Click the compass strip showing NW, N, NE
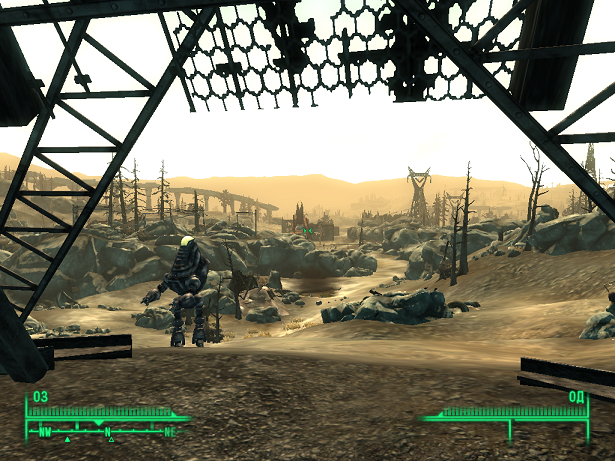Viewport: 615px width, 461px height. pyautogui.click(x=107, y=432)
